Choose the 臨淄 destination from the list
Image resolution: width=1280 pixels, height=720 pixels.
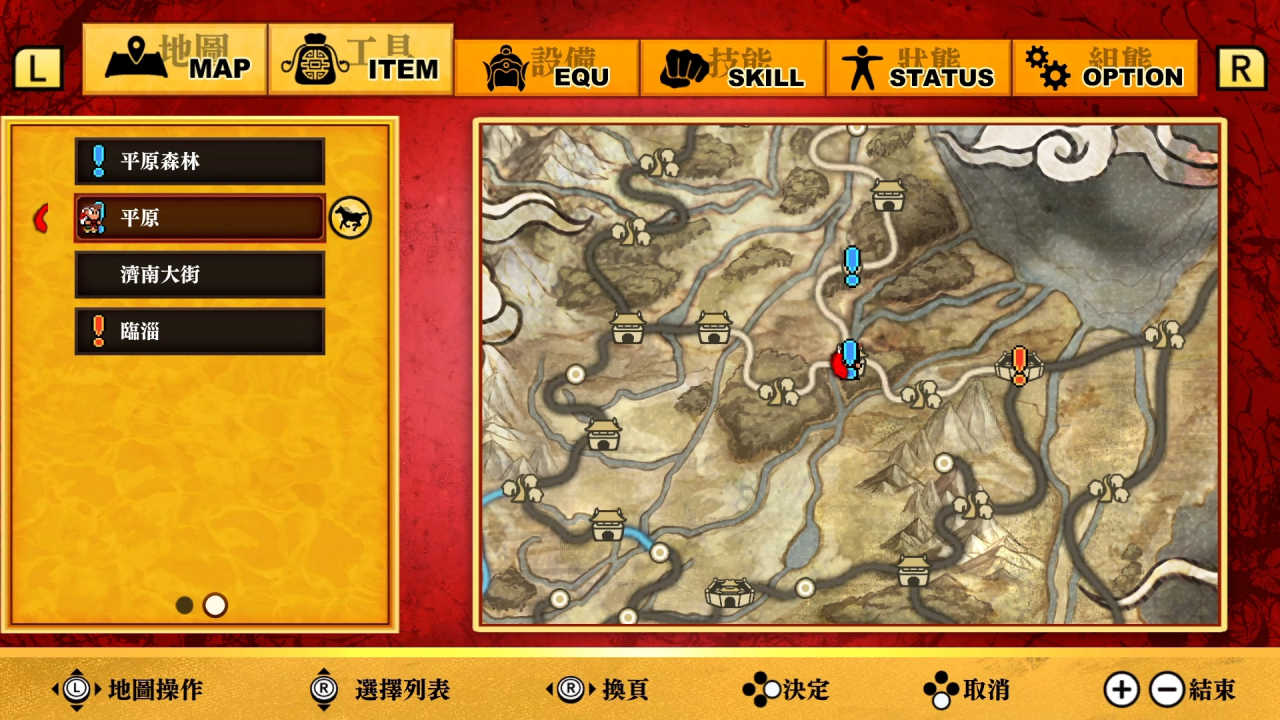200,330
